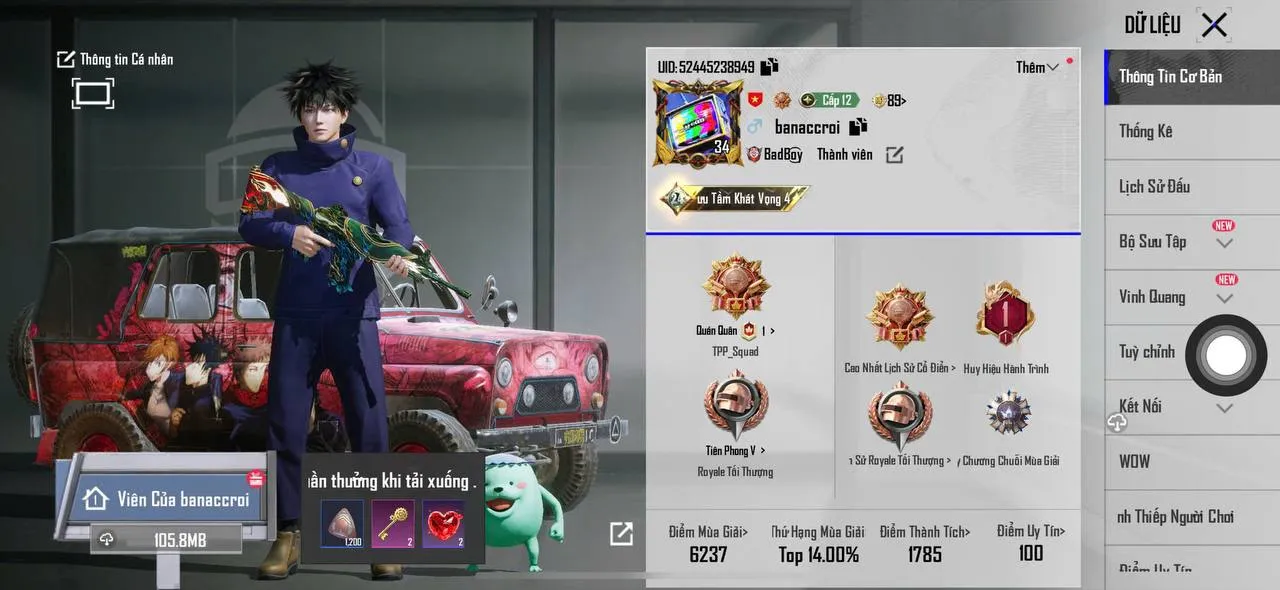Select the red heart reward item
The height and width of the screenshot is (590, 1280).
(443, 524)
